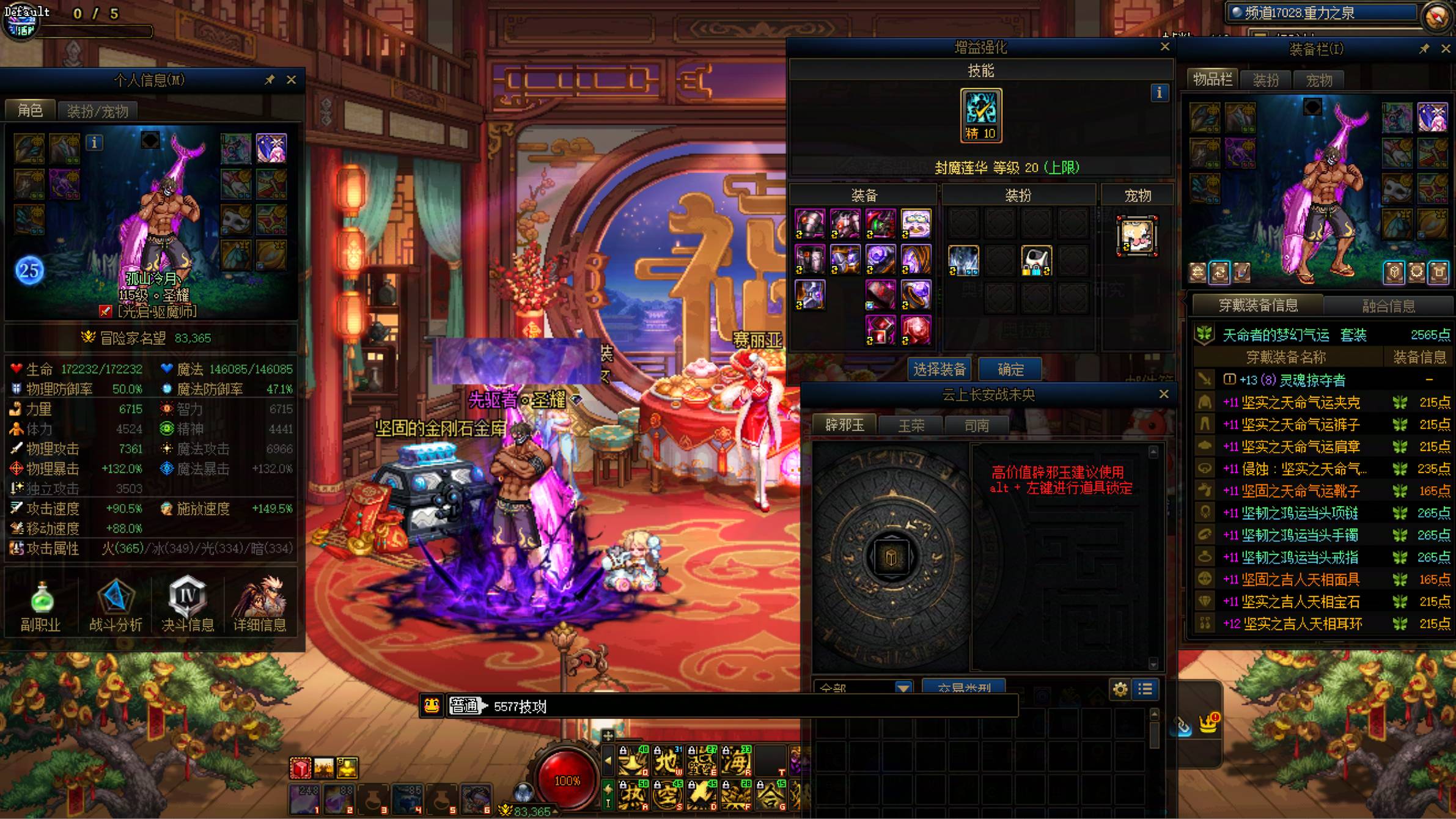Close the 装备栏 equipment window
The height and width of the screenshot is (819, 1456).
point(1446,49)
